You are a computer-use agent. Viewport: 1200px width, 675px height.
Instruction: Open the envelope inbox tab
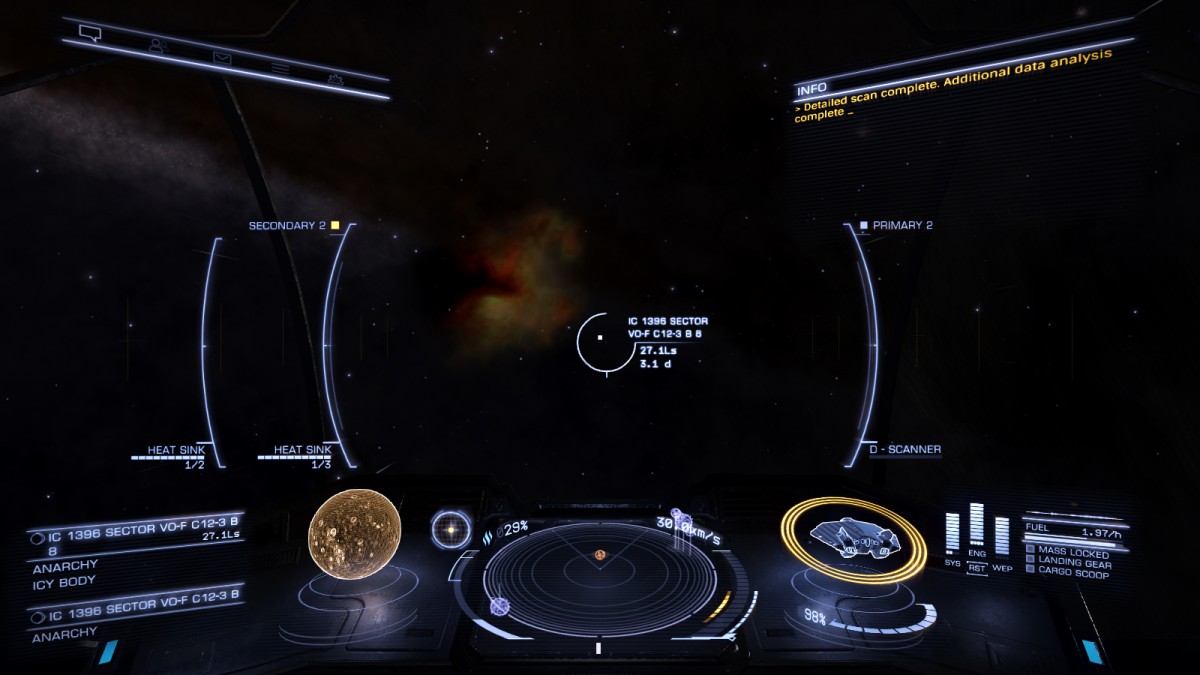222,57
